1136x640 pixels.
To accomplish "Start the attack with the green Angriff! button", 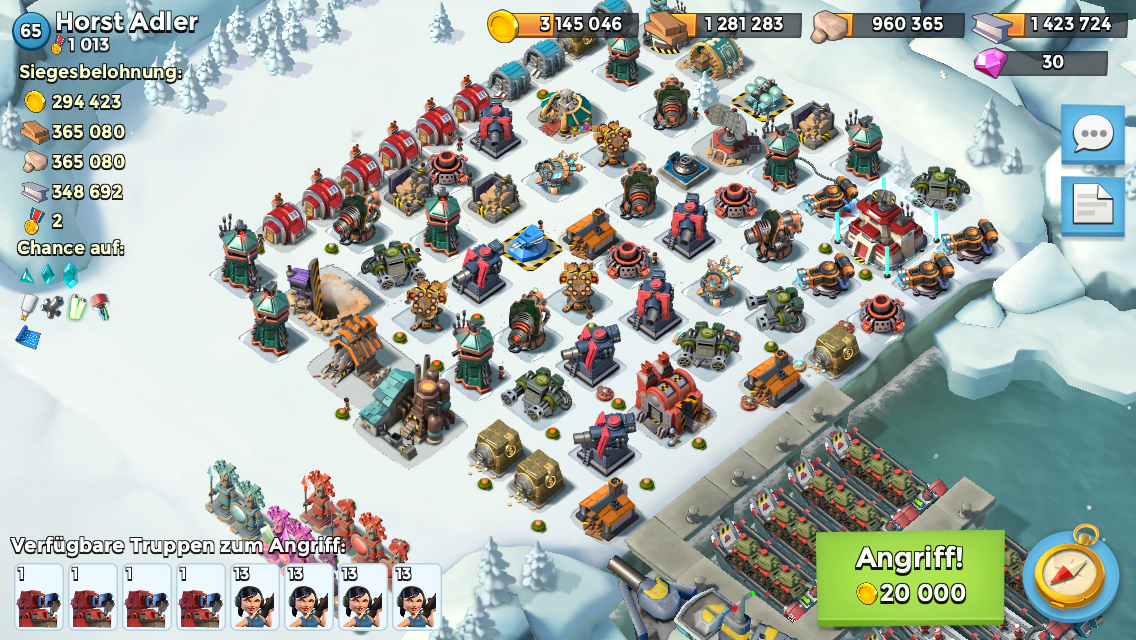I will (x=910, y=576).
